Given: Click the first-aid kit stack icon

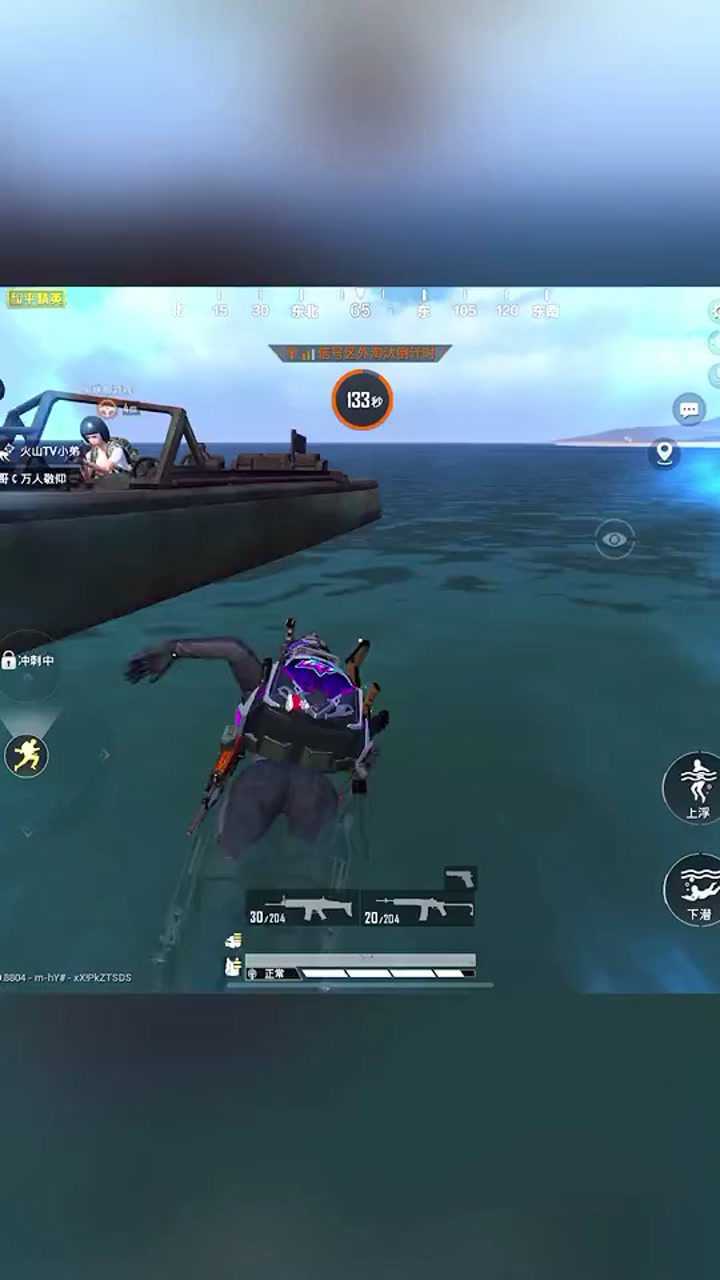Looking at the screenshot, I should click(x=233, y=940).
